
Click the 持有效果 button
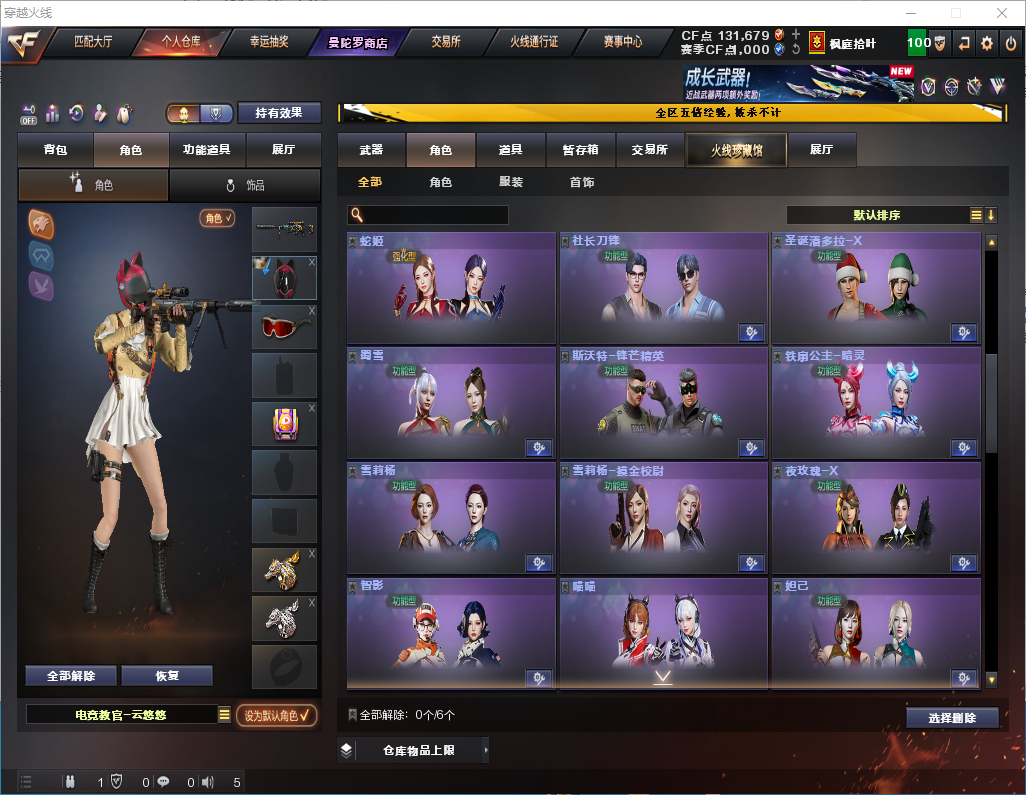(x=278, y=113)
